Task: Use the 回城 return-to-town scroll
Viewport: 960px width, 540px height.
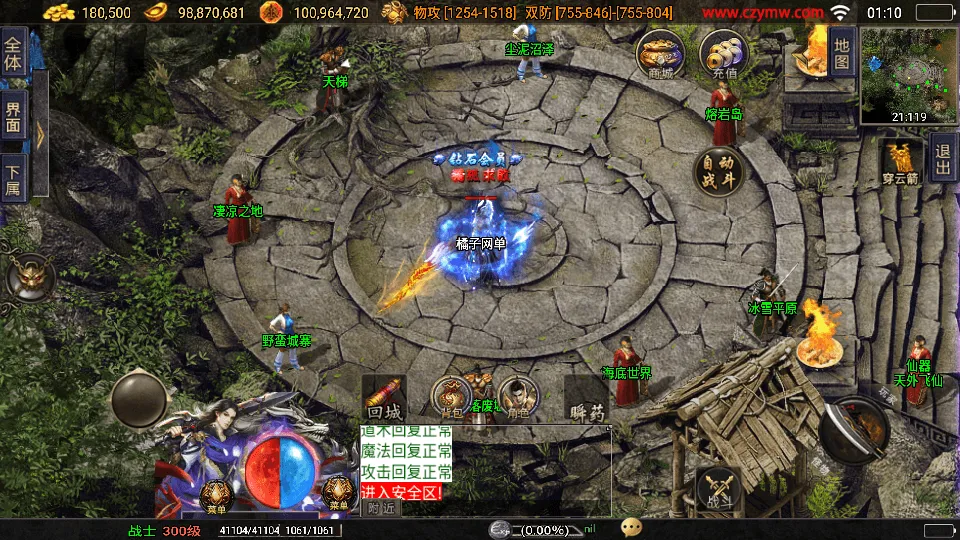Action: 383,397
